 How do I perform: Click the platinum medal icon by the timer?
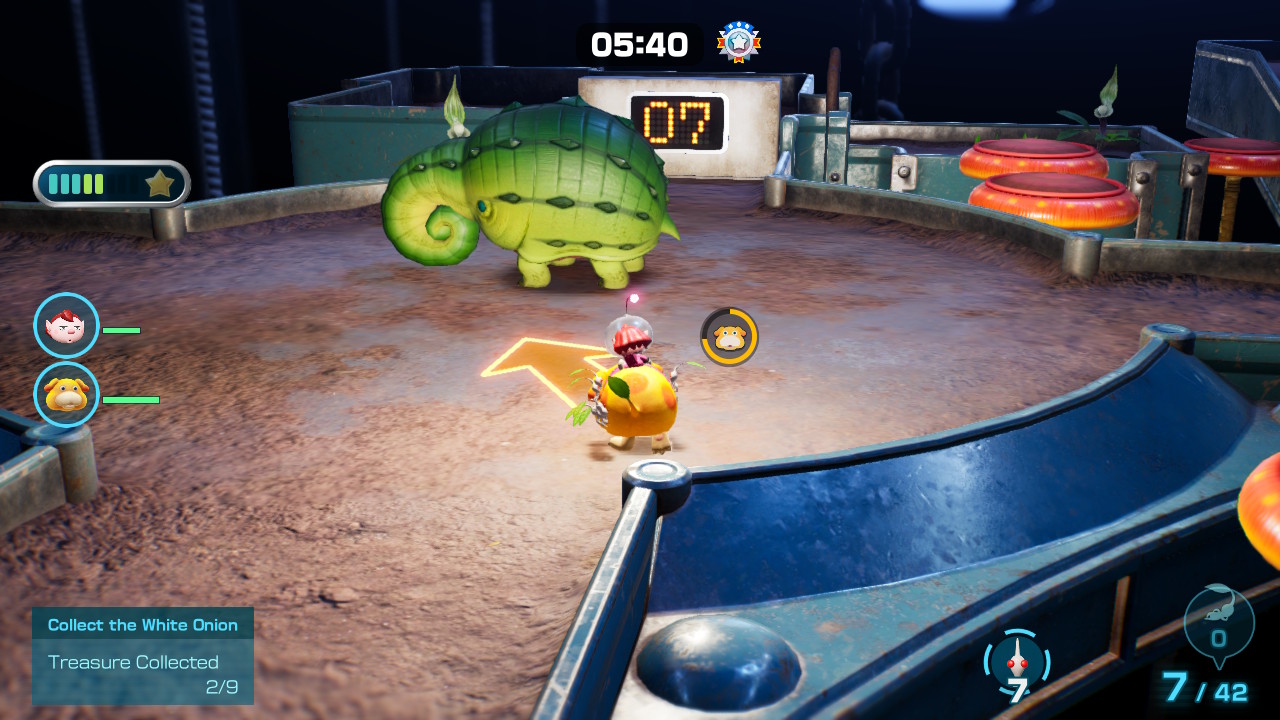click(739, 43)
